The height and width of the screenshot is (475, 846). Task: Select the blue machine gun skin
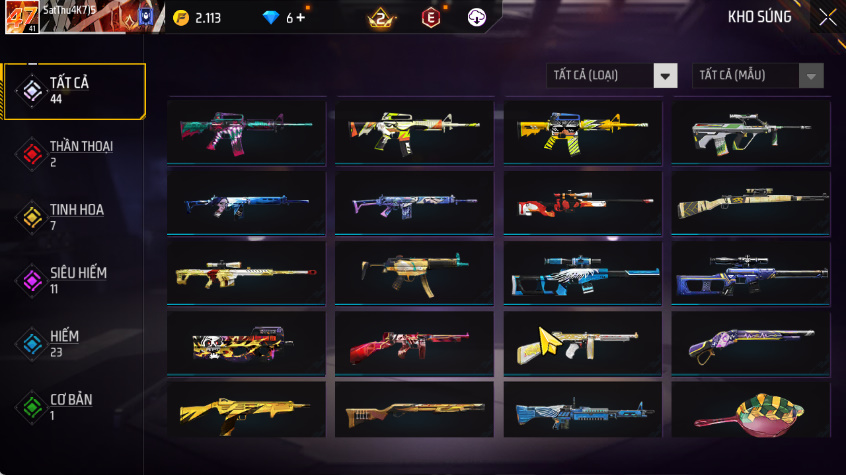582,411
